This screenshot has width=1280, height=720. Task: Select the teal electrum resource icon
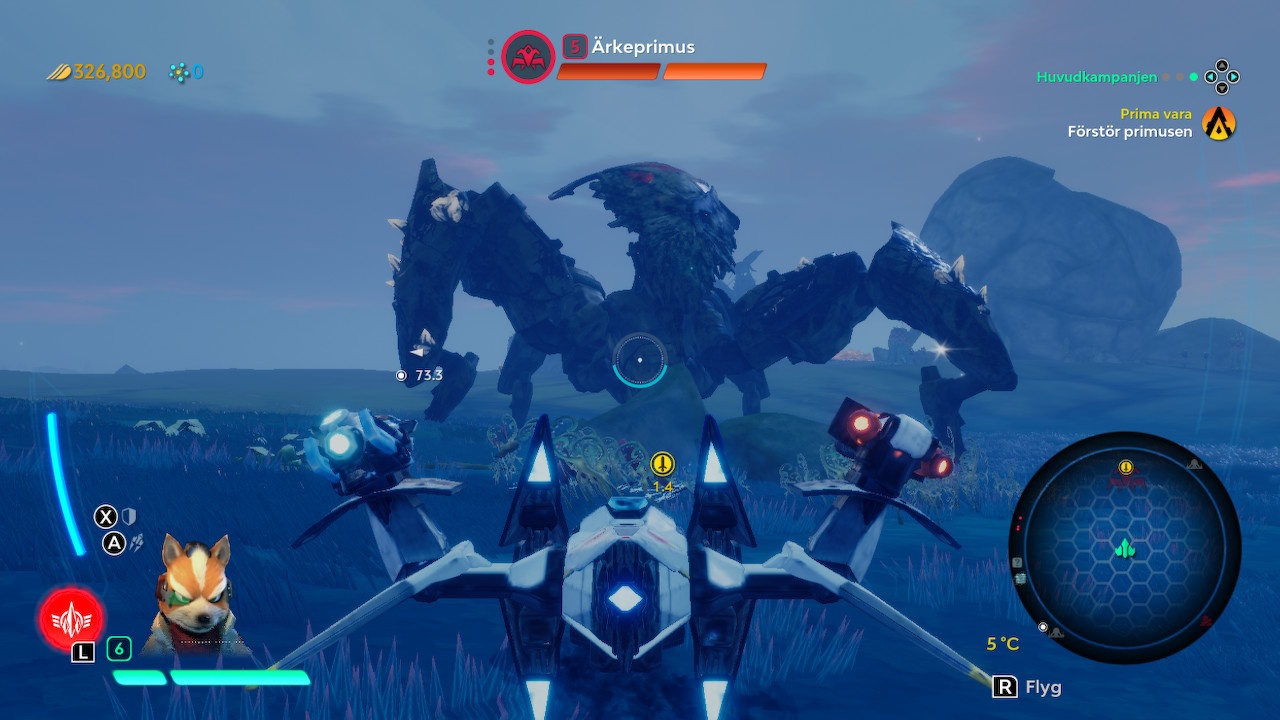pyautogui.click(x=180, y=71)
